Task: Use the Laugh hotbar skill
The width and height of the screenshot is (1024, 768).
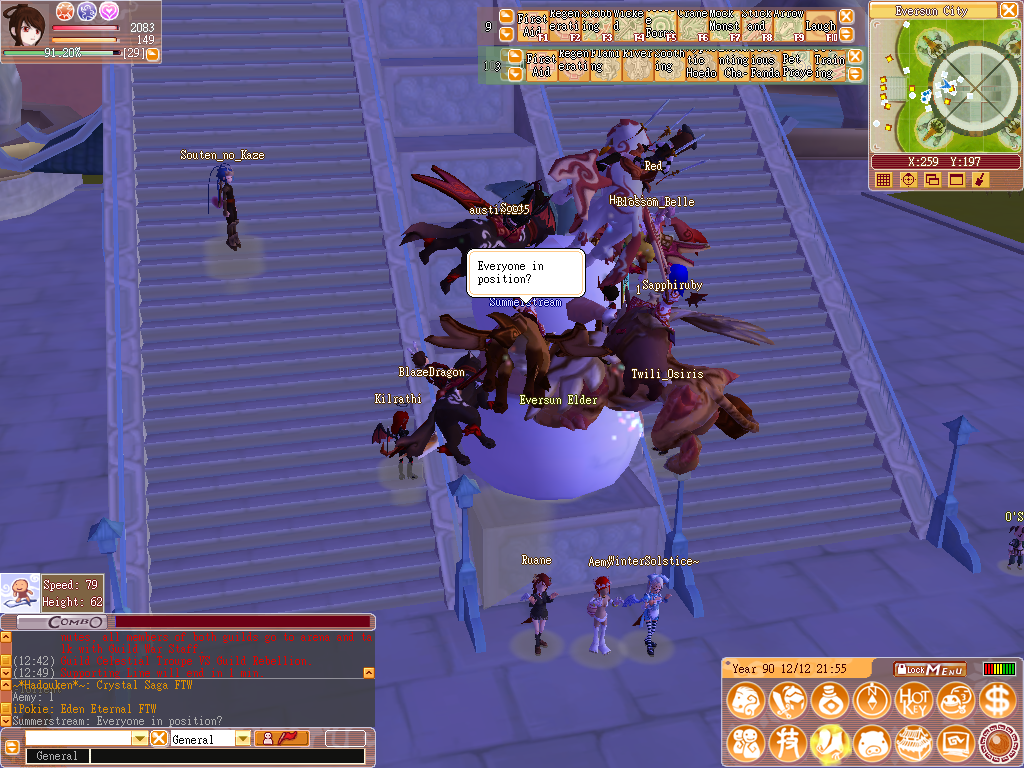Action: (x=819, y=26)
